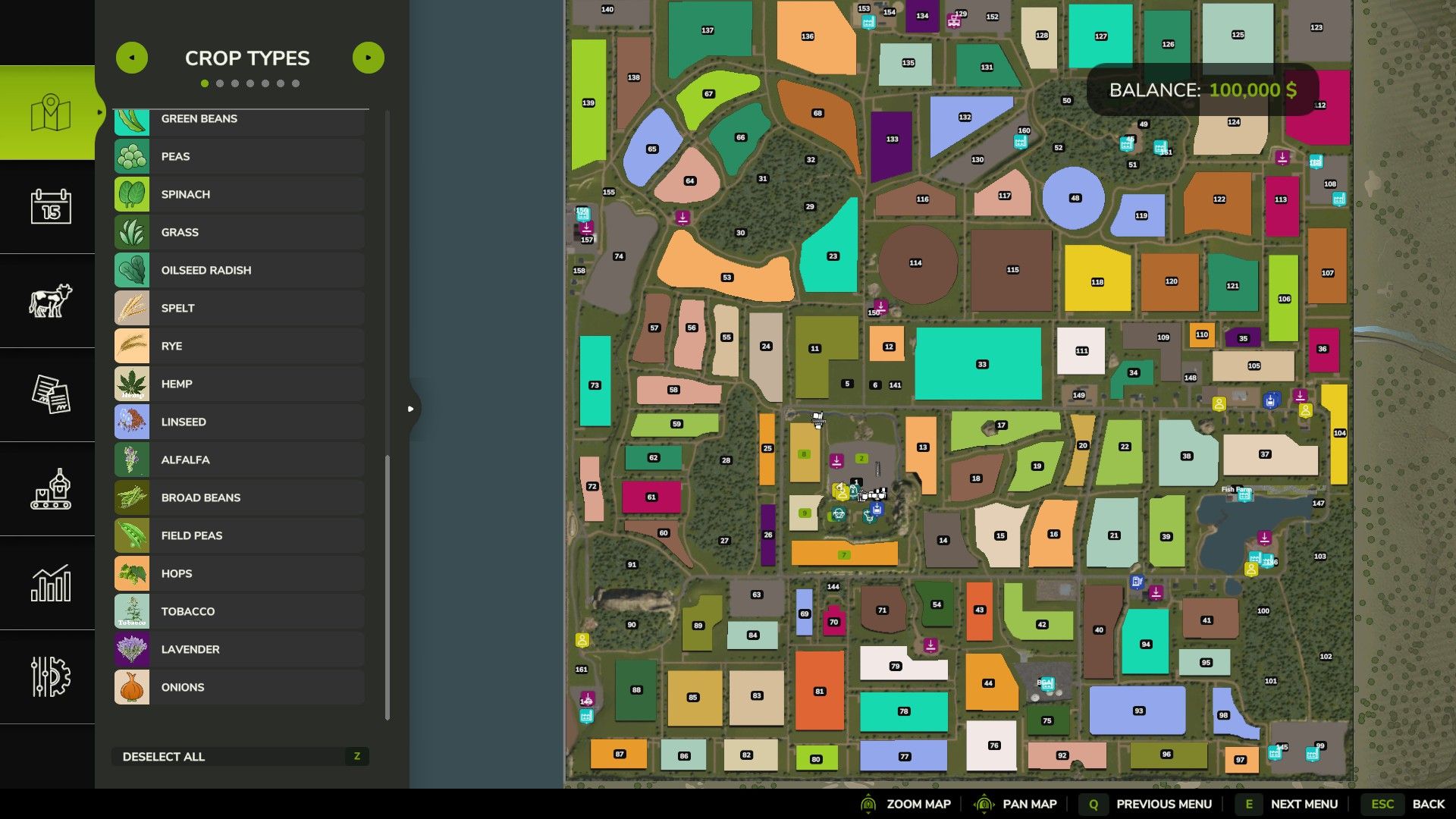Screen dimensions: 1456x819
Task: Open Previous Menu from the bottom bar
Action: point(1164,804)
